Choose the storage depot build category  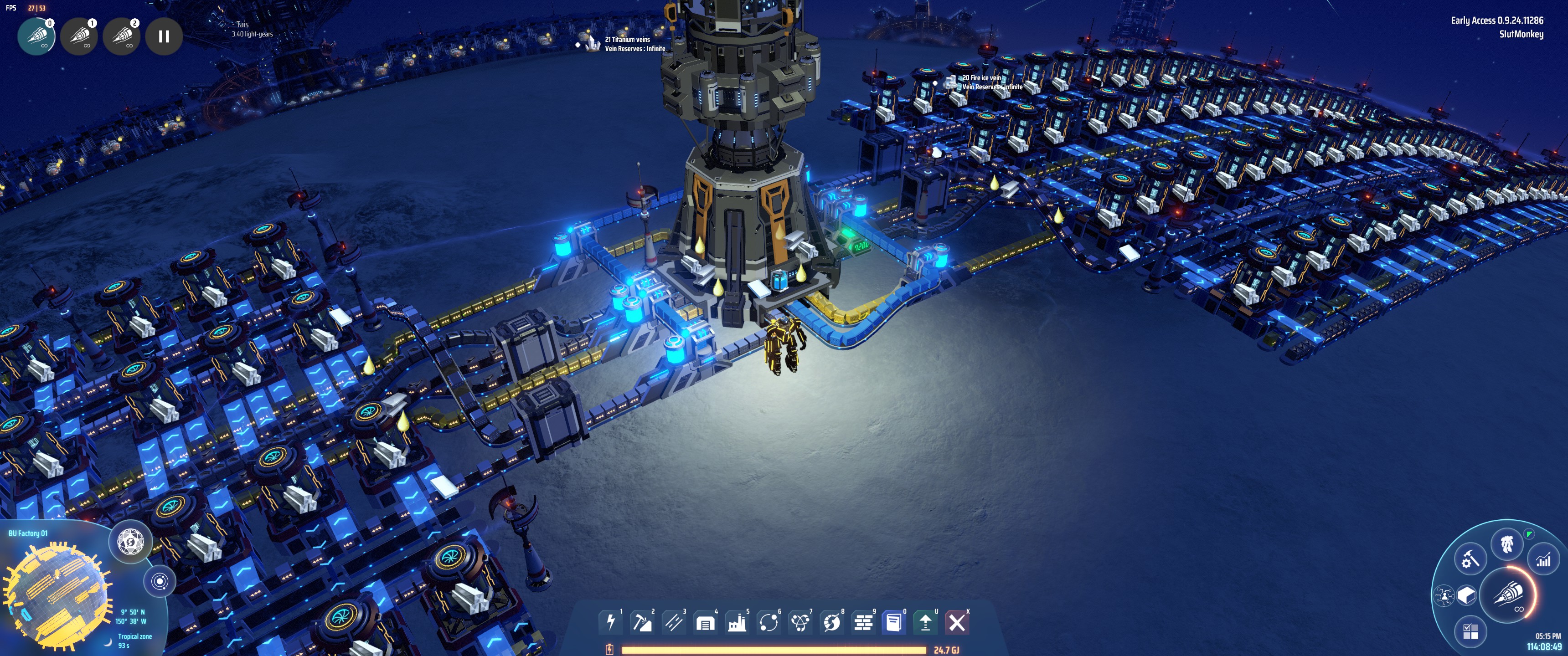[706, 623]
